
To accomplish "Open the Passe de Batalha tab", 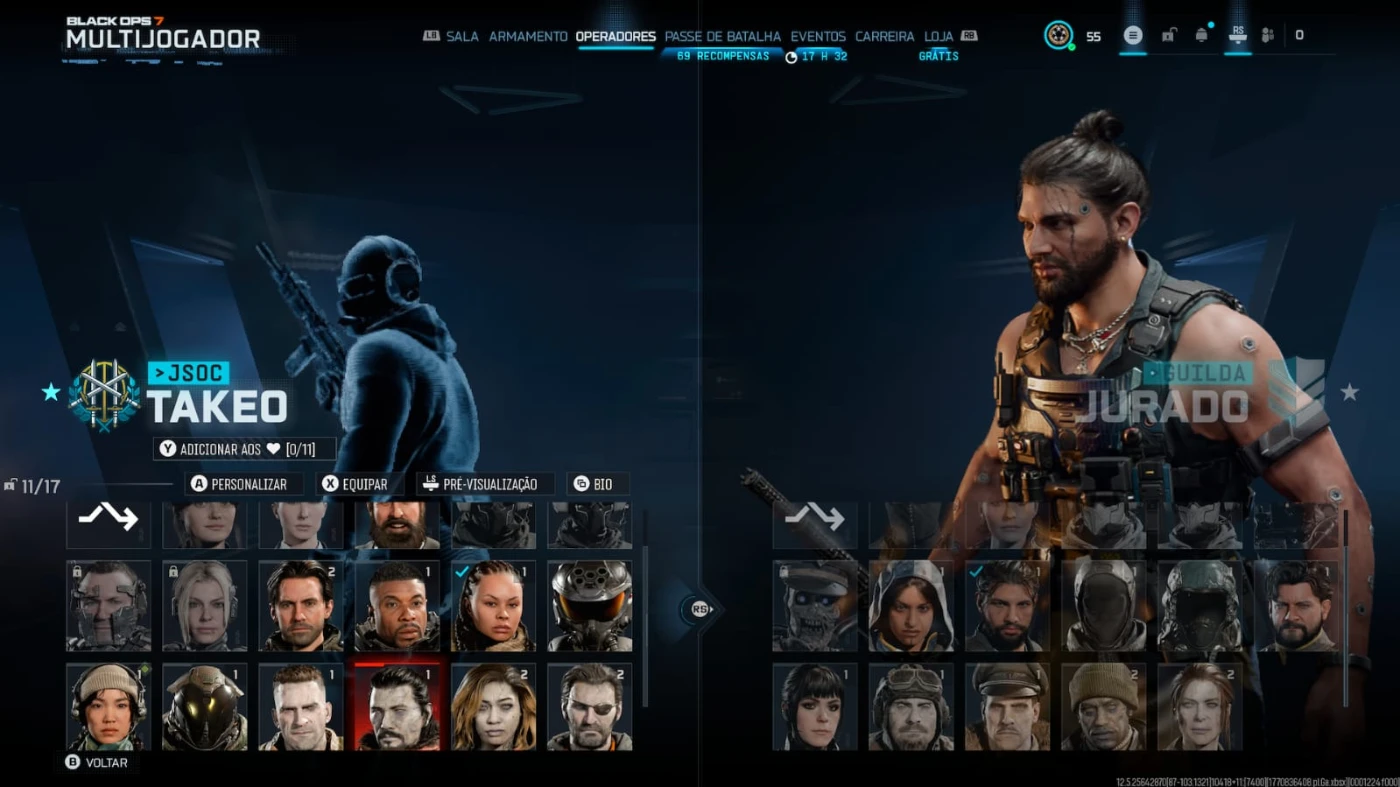I will point(722,36).
